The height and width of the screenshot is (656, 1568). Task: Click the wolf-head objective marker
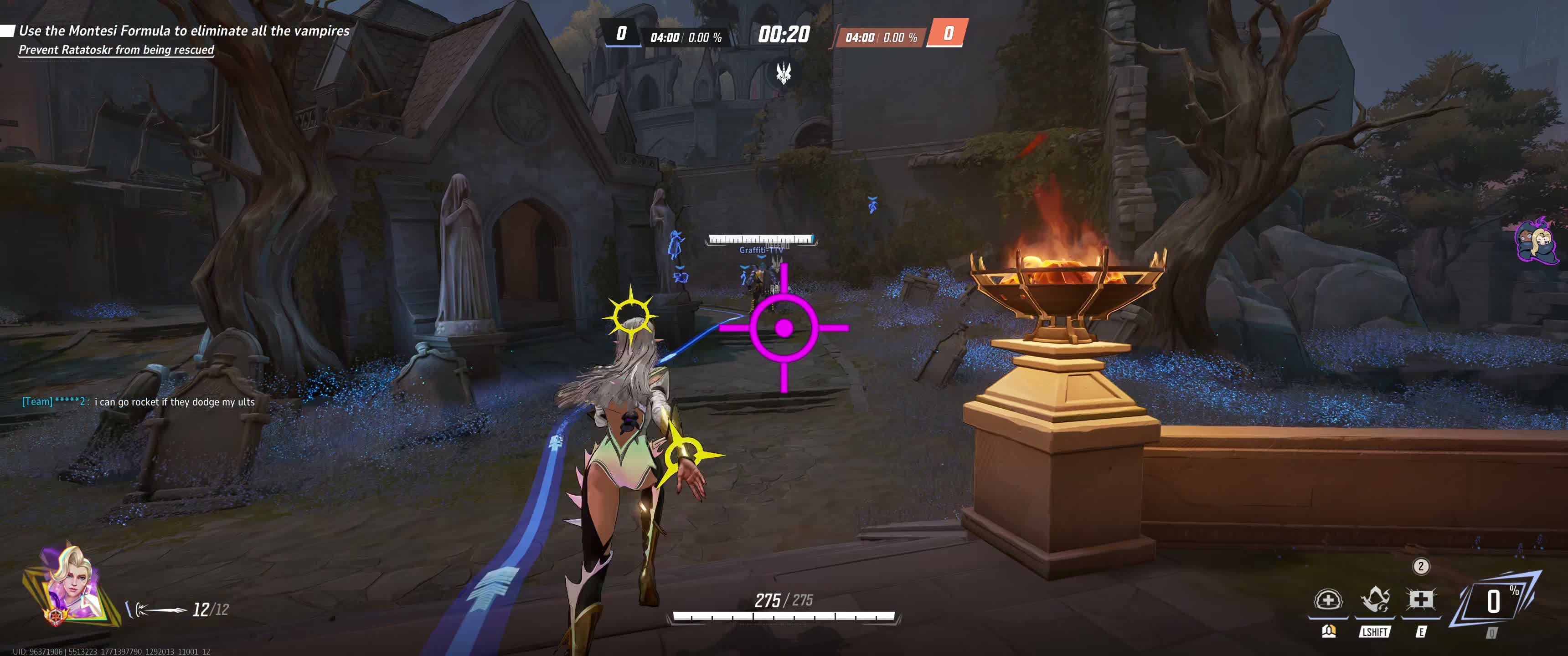pos(784,74)
